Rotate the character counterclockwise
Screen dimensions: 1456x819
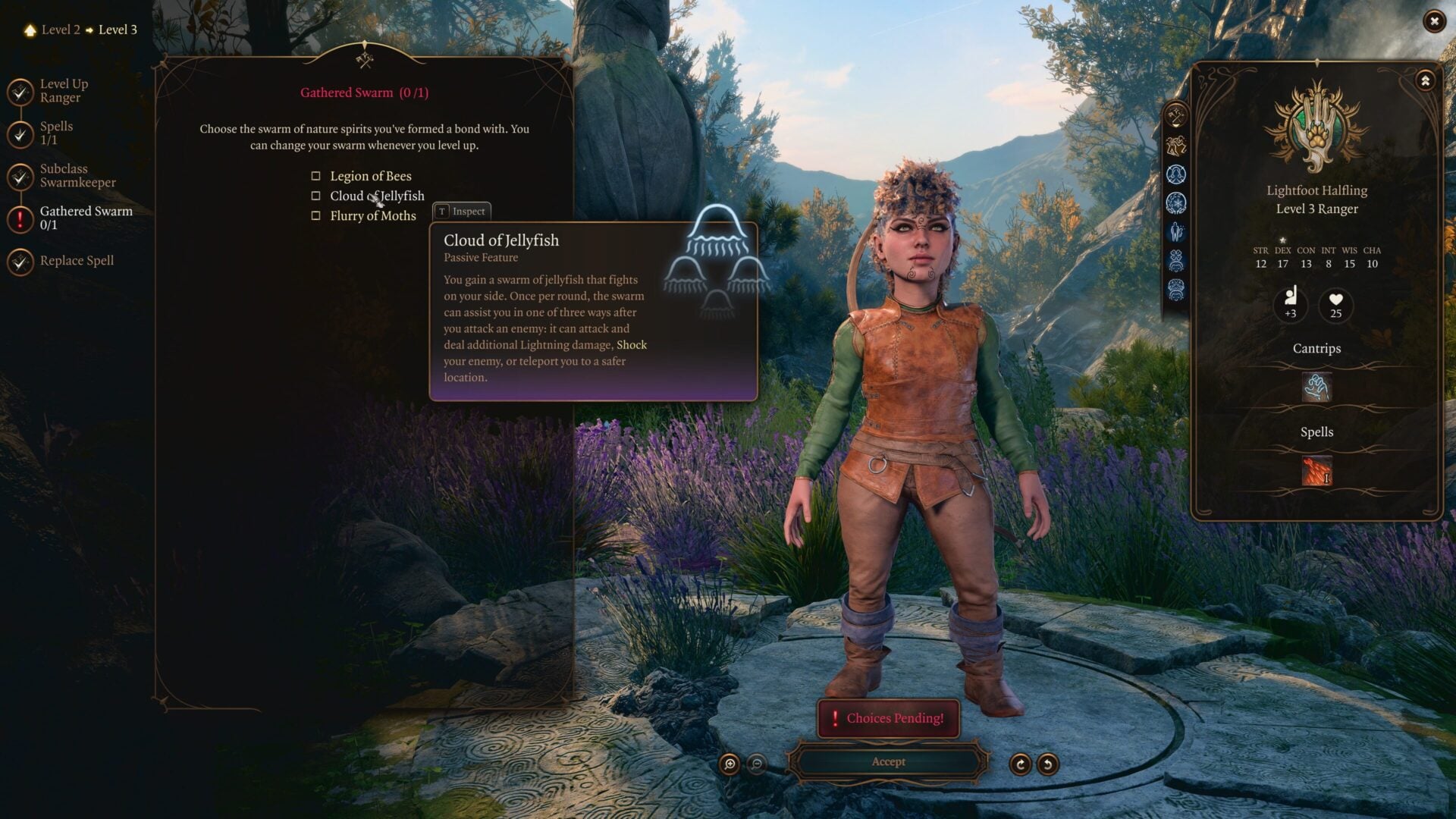(x=1047, y=764)
